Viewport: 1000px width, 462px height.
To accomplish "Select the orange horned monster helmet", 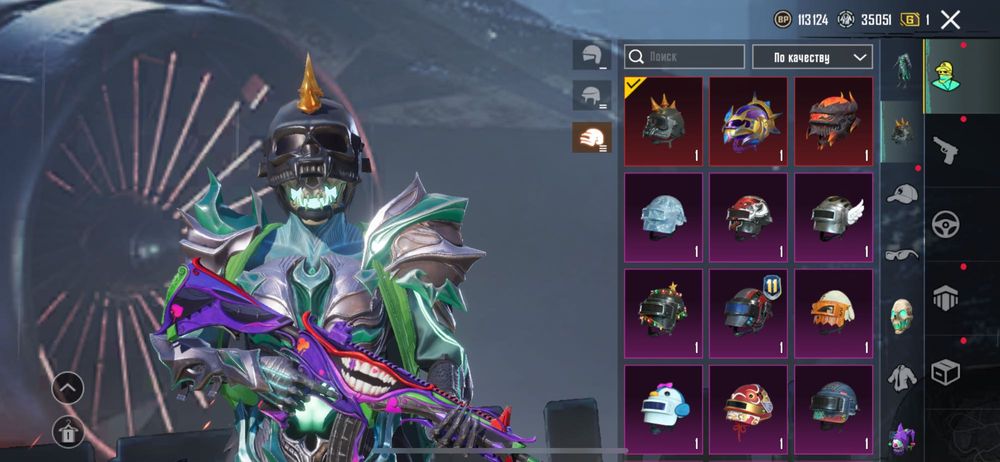I will 833,121.
